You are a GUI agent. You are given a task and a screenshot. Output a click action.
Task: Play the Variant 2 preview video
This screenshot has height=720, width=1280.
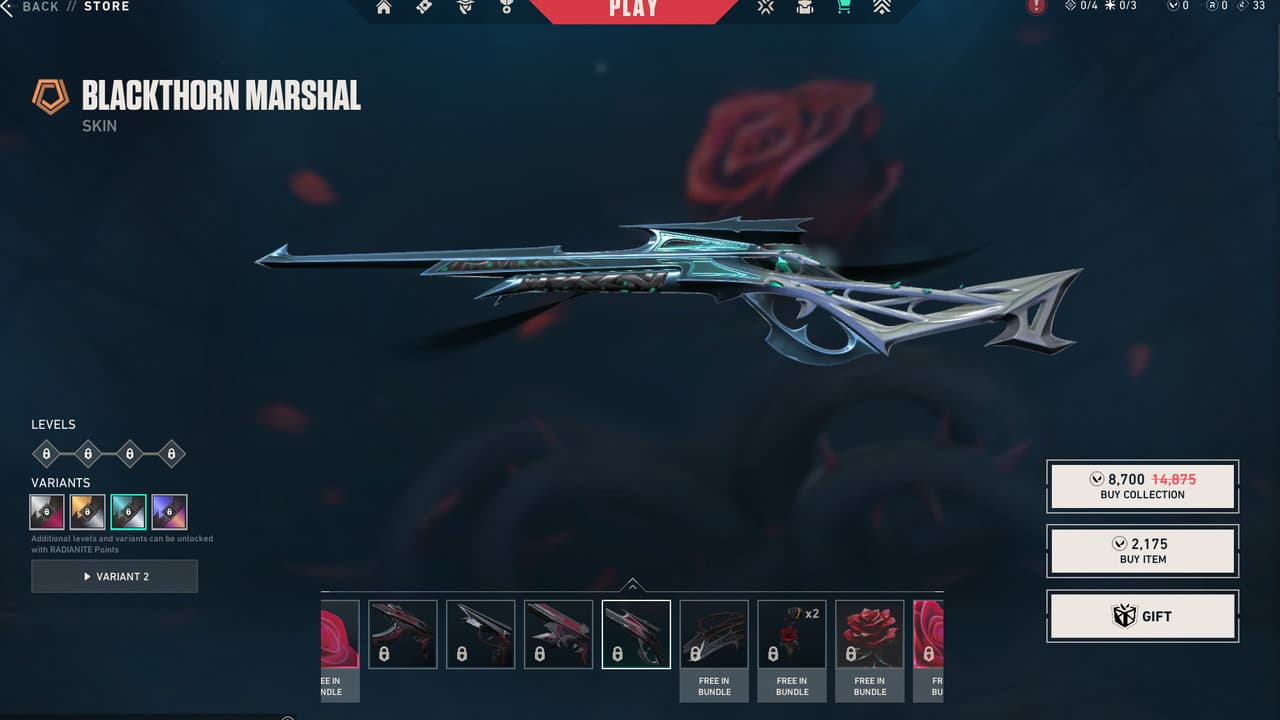click(x=115, y=576)
